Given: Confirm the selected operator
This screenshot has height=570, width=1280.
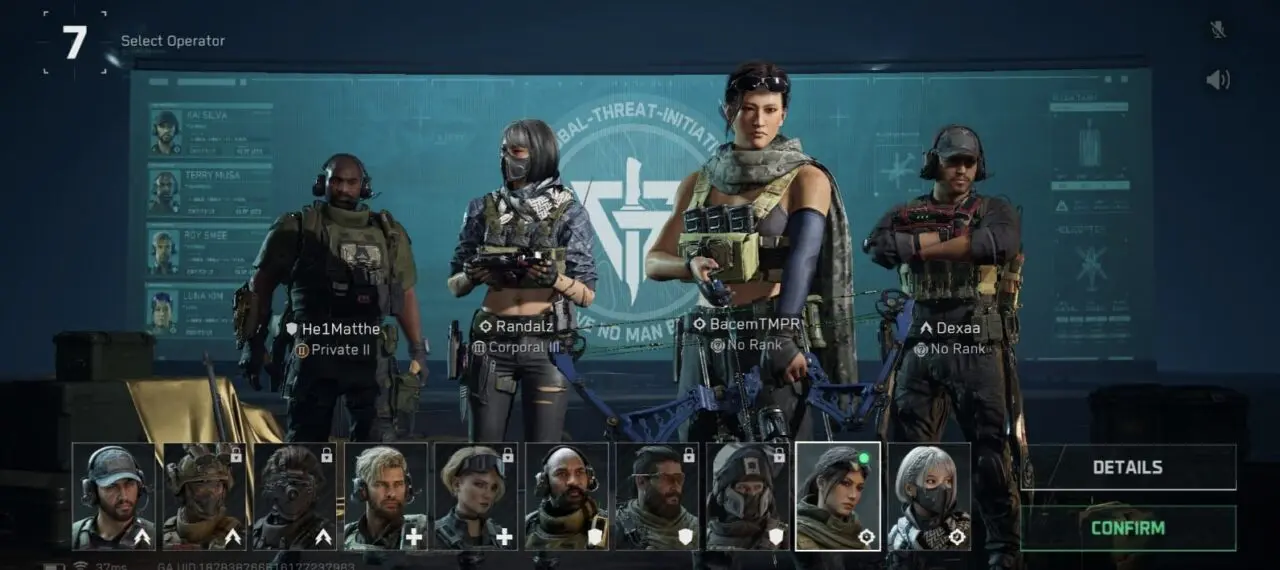Looking at the screenshot, I should point(1127,527).
